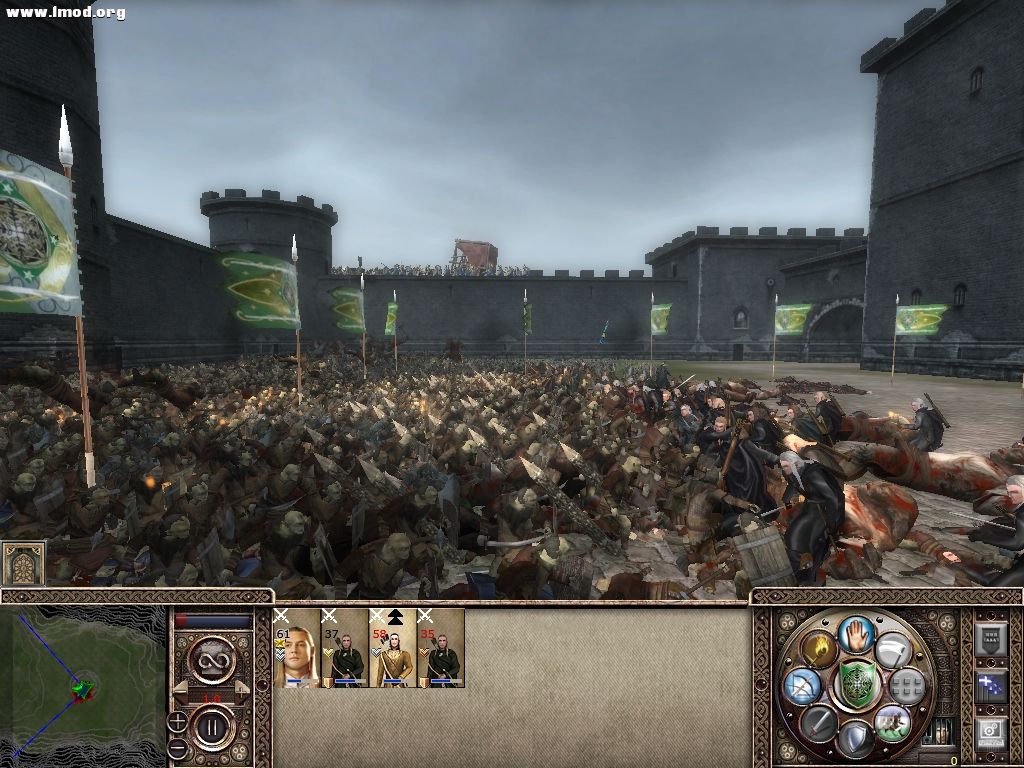Click the infinity symbol button above the speed control
Viewport: 1024px width, 768px height.
click(212, 660)
